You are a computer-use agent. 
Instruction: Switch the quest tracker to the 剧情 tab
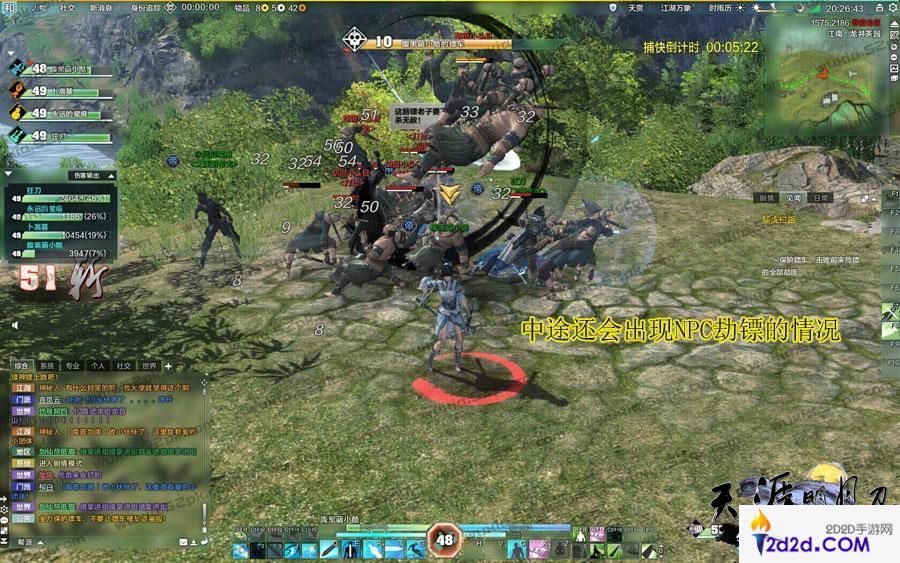766,198
